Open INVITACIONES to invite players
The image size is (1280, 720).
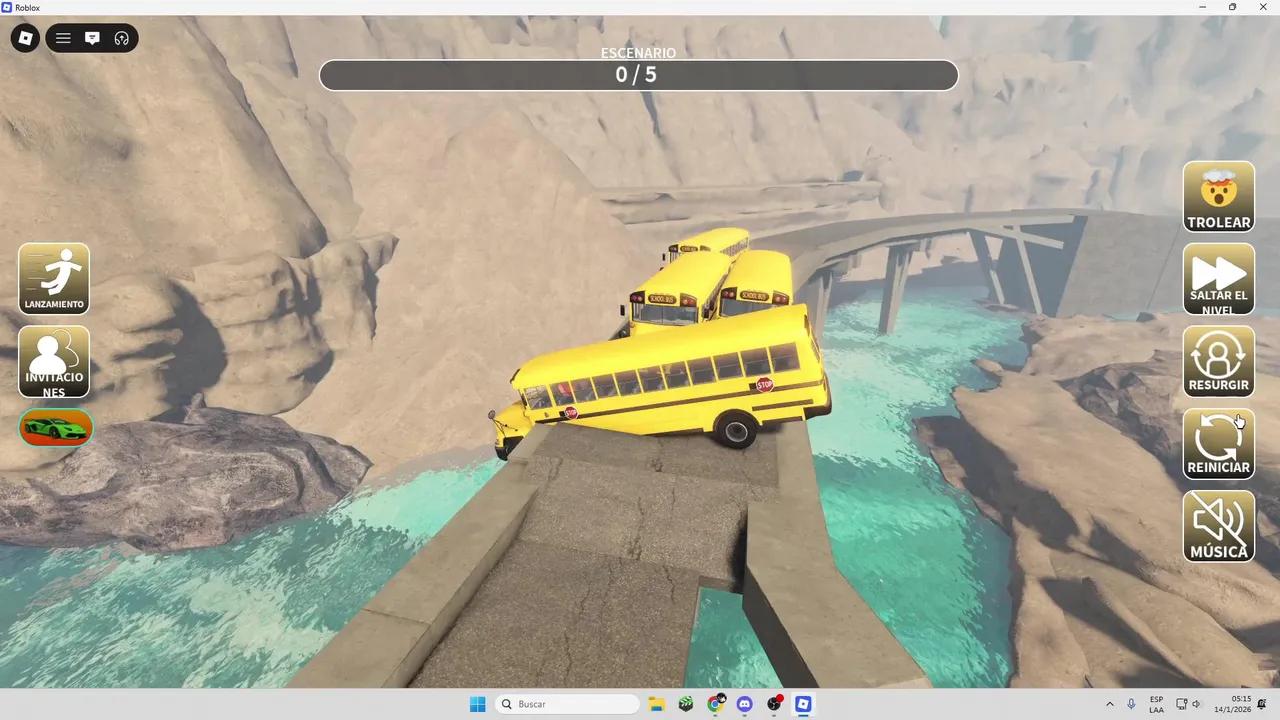(53, 361)
